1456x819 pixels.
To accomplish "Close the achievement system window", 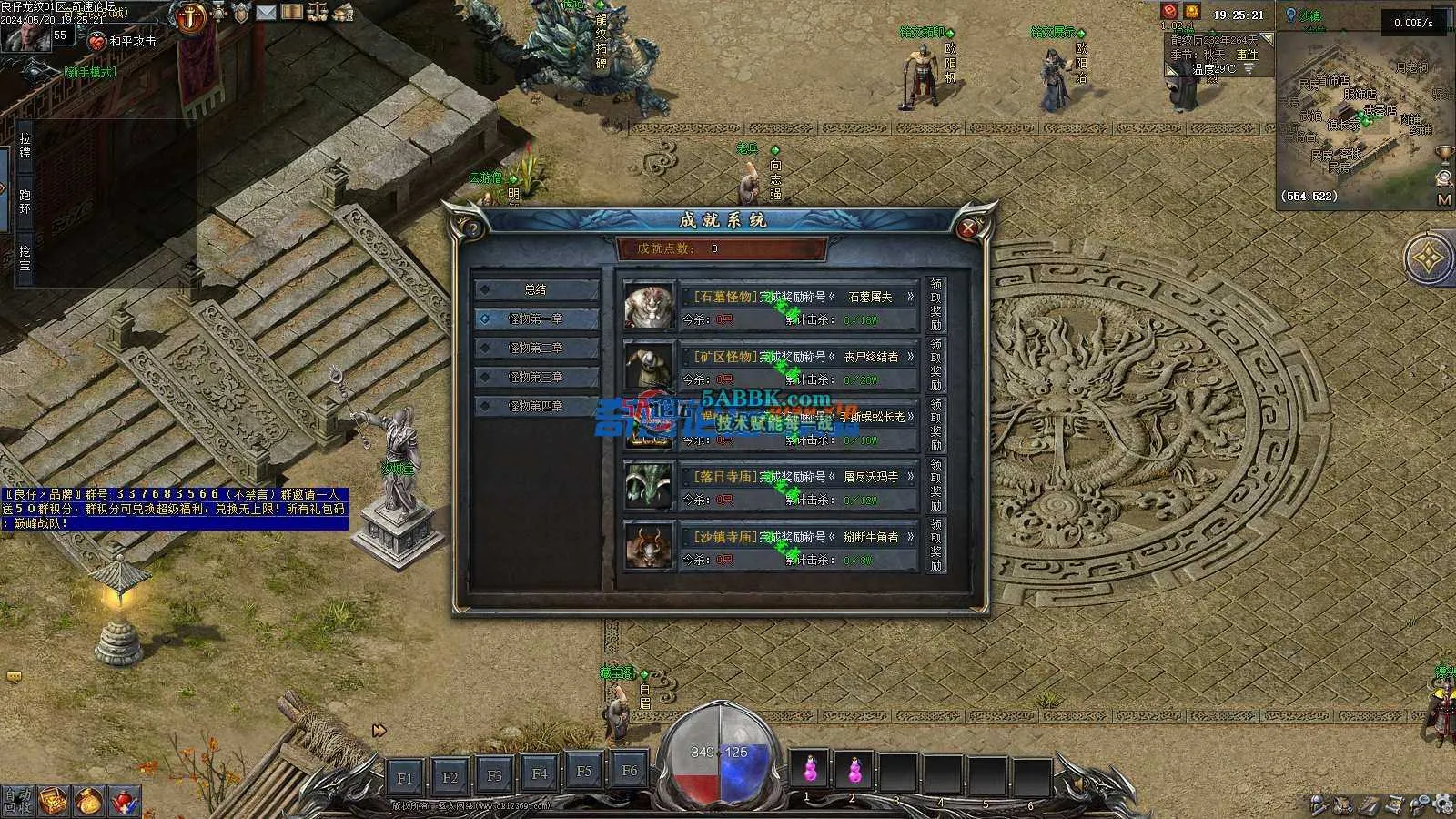I will [x=968, y=227].
